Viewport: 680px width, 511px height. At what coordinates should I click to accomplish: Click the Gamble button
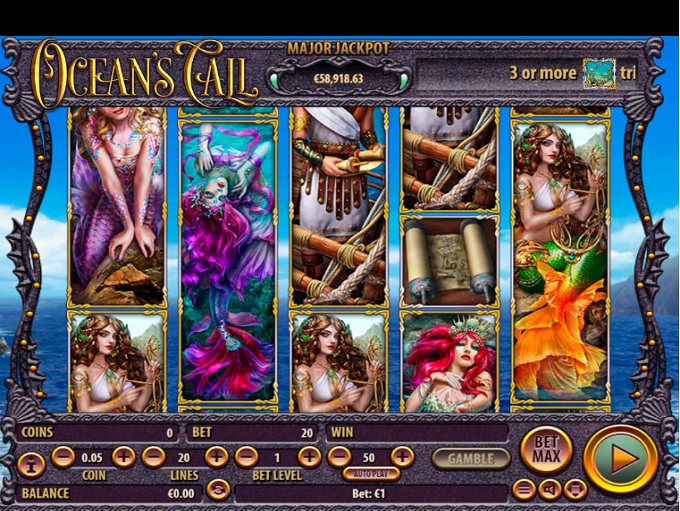(x=470, y=458)
